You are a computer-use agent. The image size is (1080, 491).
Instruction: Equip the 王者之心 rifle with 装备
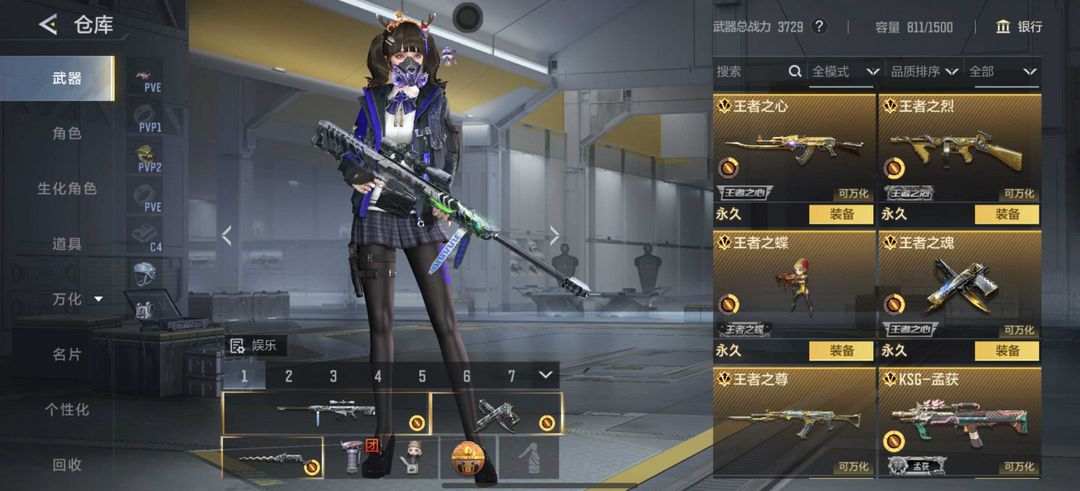point(840,214)
